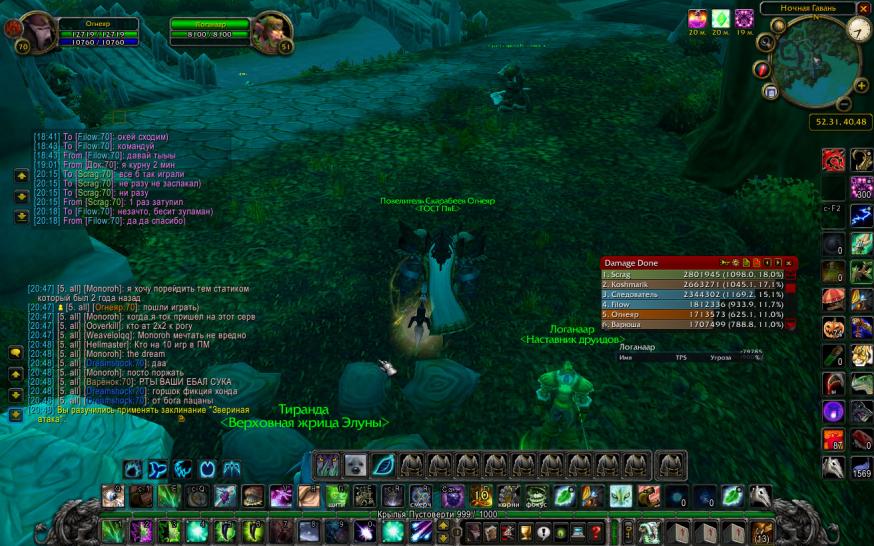Click the white seal pet bar icon

coord(355,464)
